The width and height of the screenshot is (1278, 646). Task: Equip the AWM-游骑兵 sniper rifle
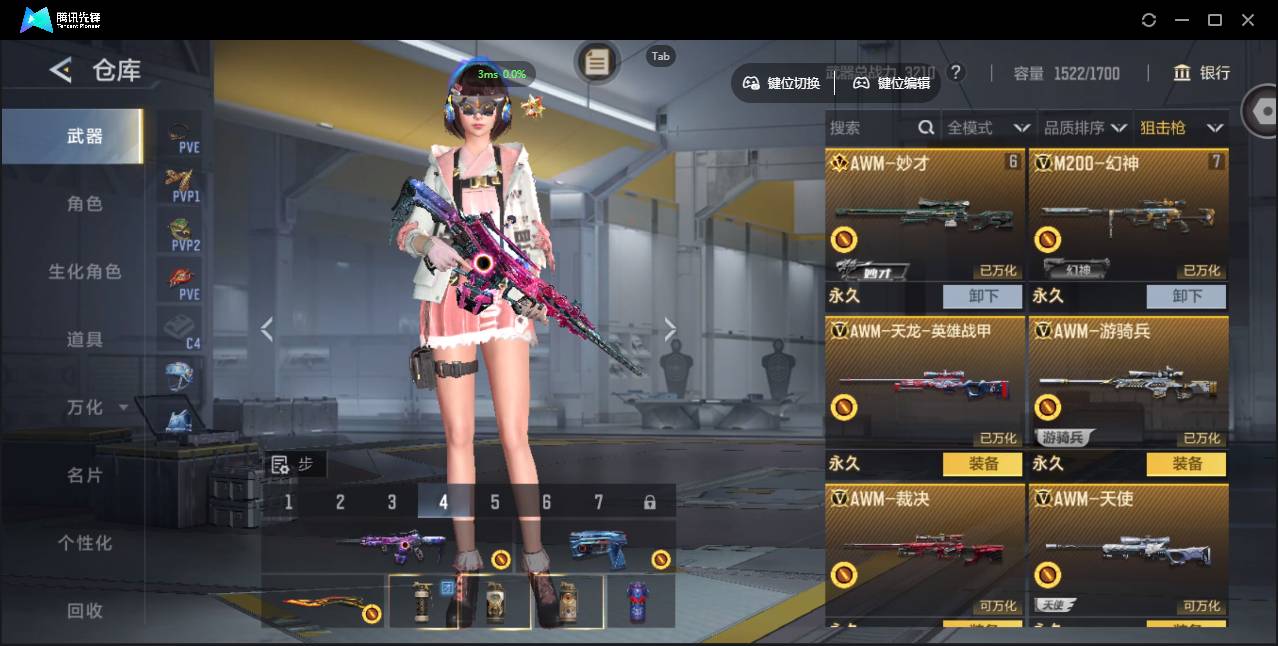pos(1186,464)
